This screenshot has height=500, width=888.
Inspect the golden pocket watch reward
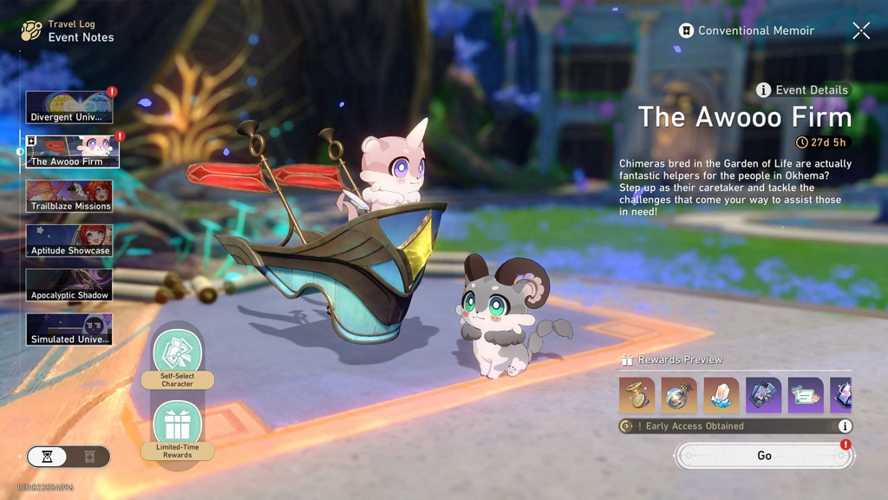[636, 396]
